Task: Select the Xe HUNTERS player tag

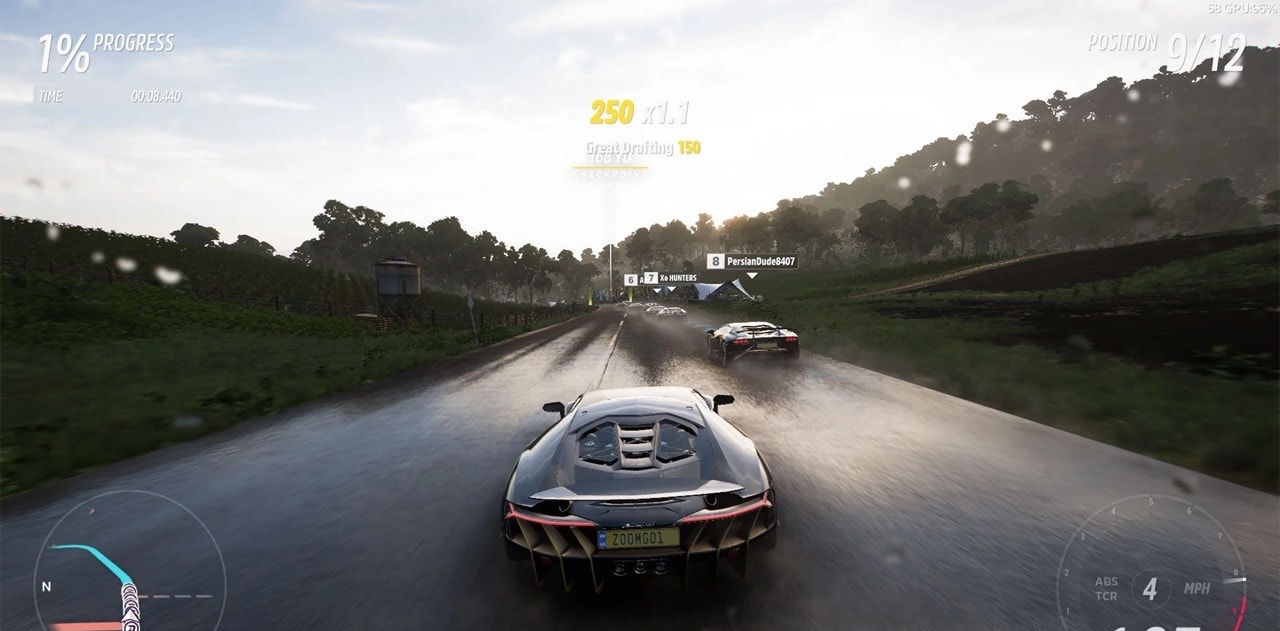Action: pyautogui.click(x=671, y=278)
